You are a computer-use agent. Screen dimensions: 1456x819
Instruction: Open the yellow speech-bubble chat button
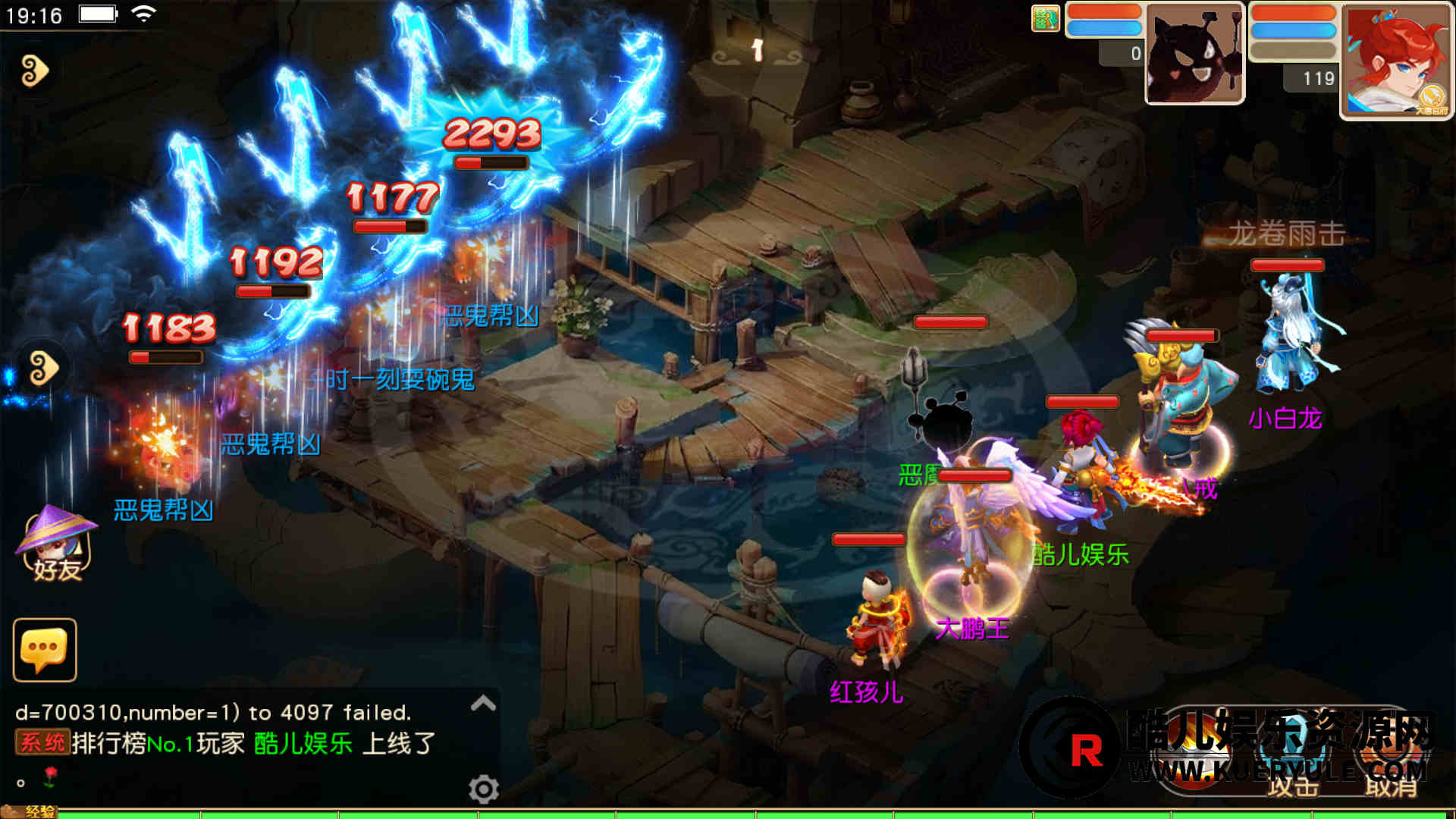45,650
